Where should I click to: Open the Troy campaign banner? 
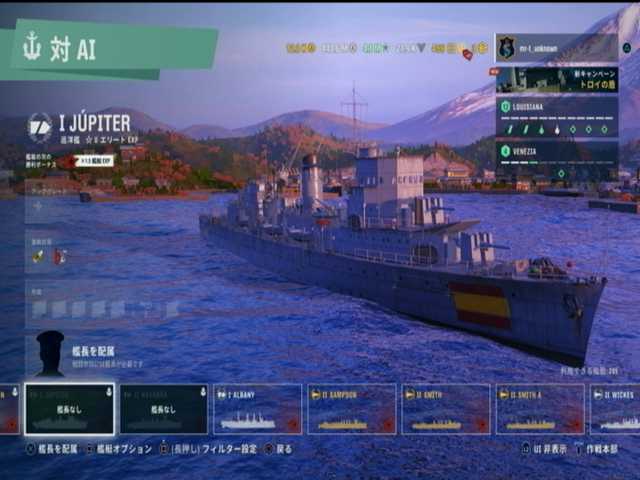pyautogui.click(x=556, y=79)
